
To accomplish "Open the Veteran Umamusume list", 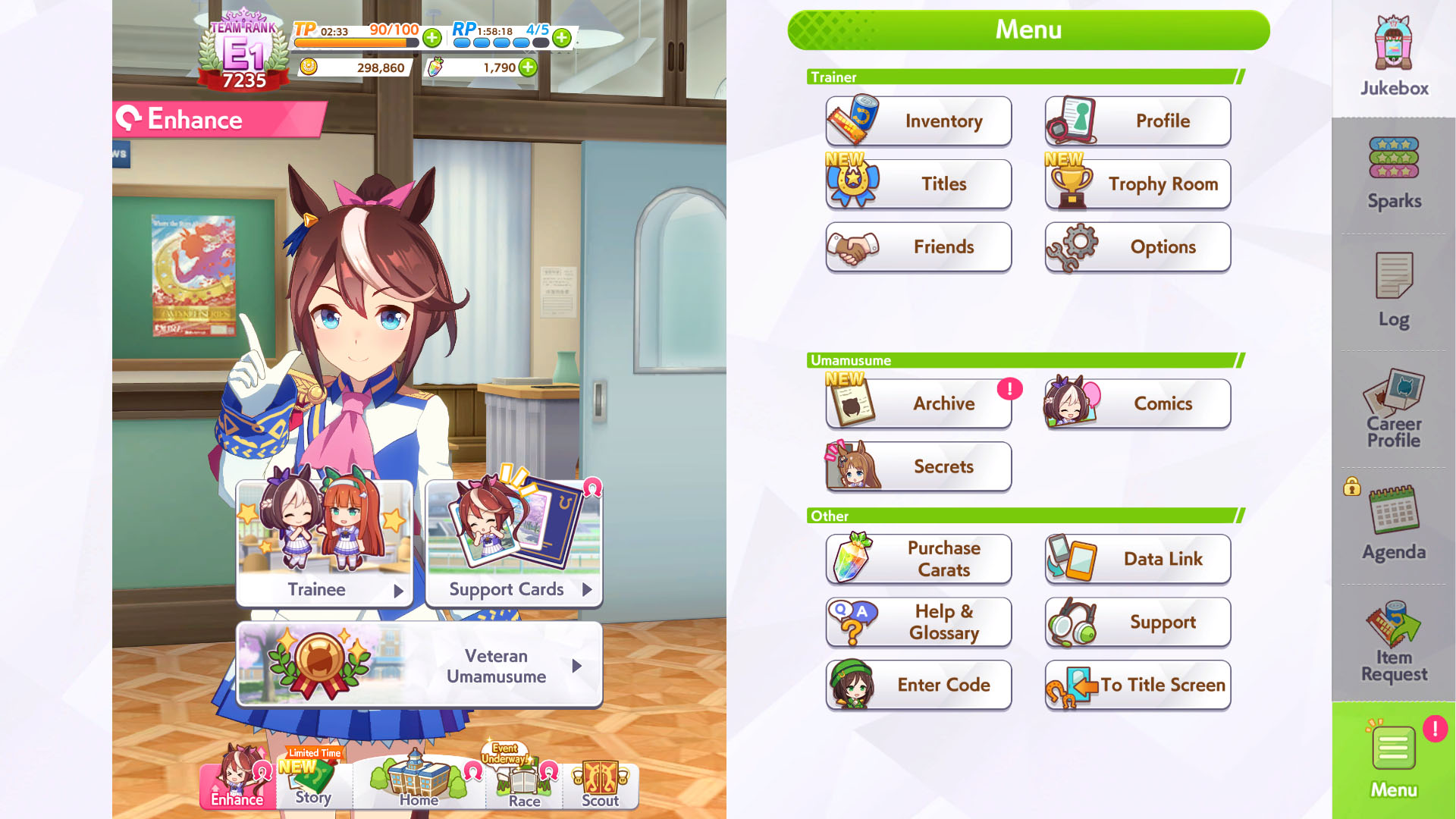I will tap(419, 665).
